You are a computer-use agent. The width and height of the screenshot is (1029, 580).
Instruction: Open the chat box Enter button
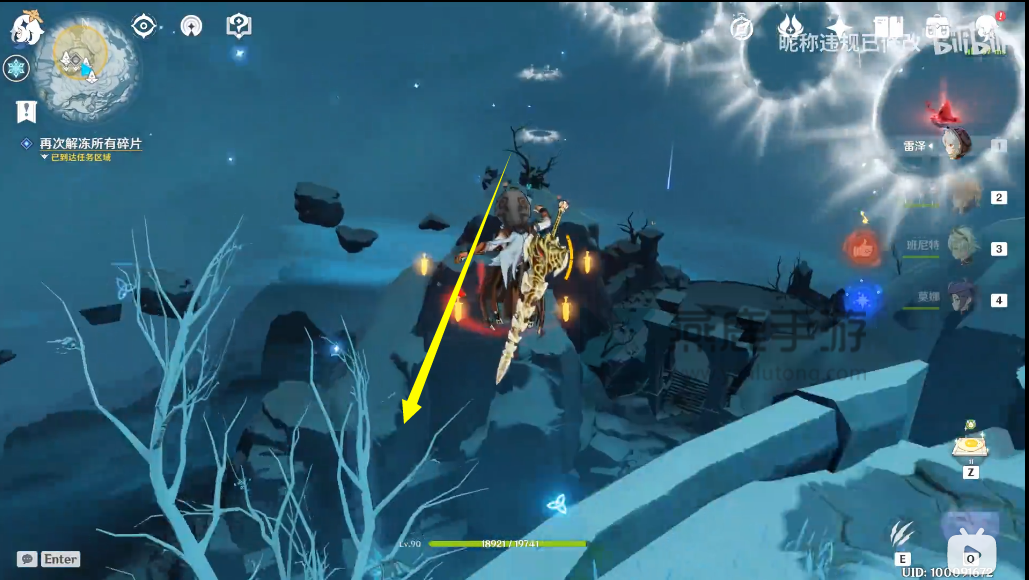click(x=49, y=559)
